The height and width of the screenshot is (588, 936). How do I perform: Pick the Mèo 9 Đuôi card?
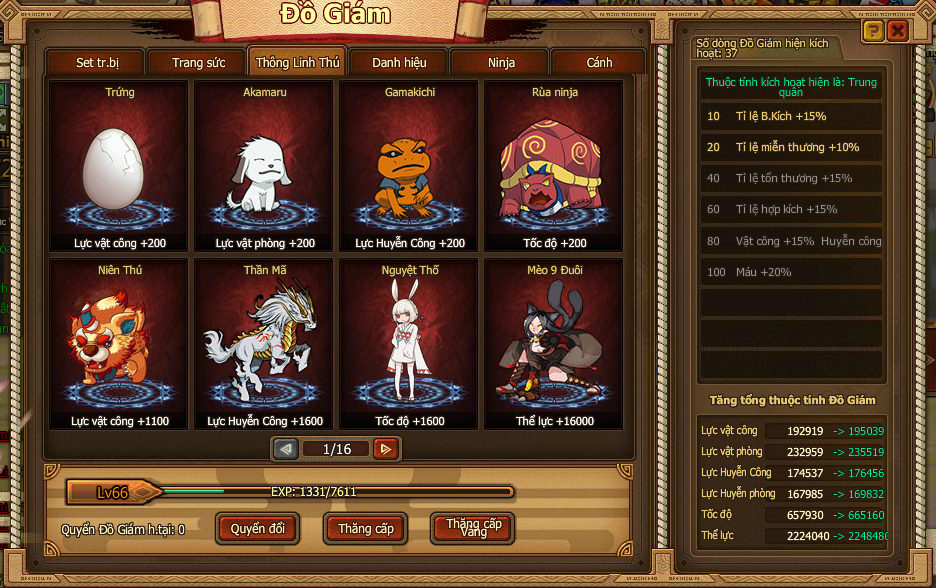point(554,345)
